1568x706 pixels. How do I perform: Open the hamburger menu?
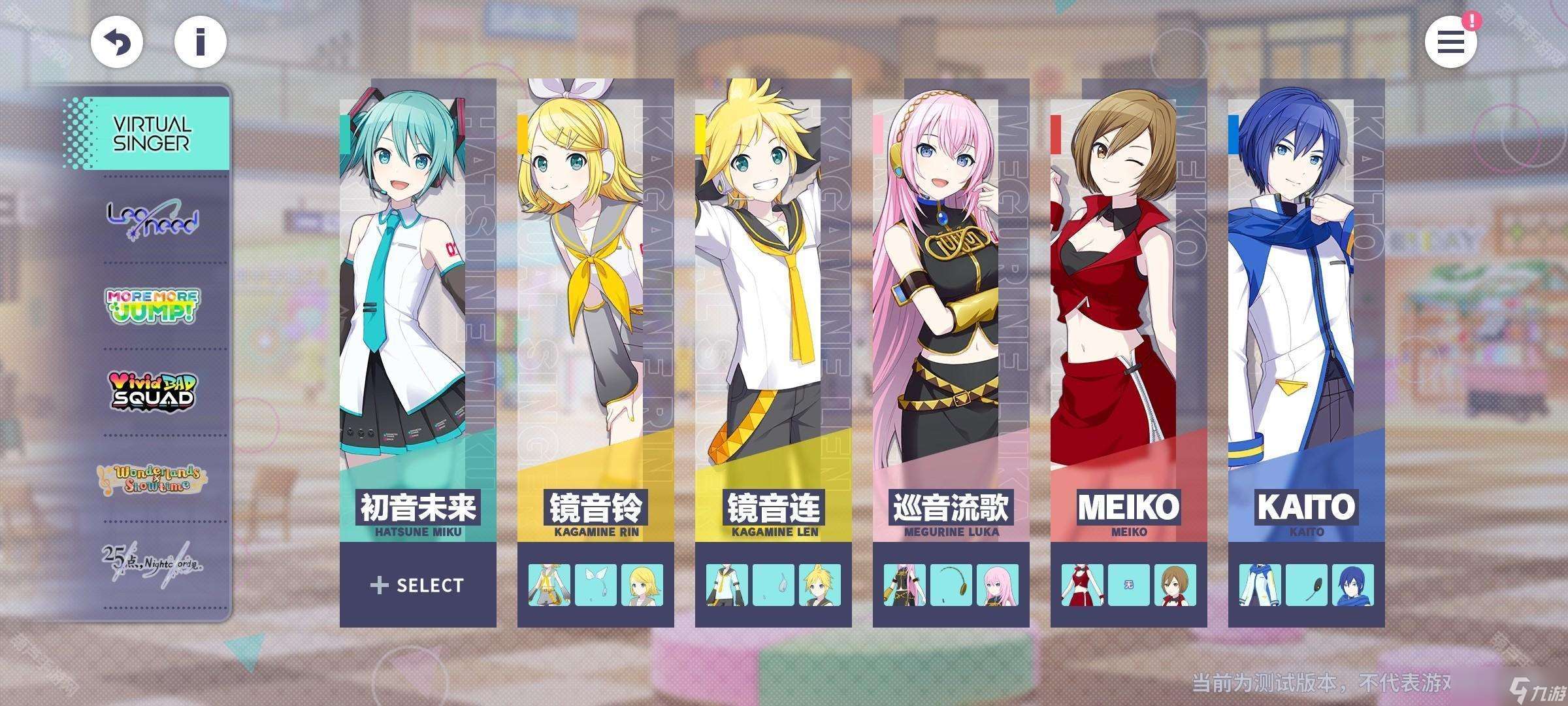coord(1450,42)
